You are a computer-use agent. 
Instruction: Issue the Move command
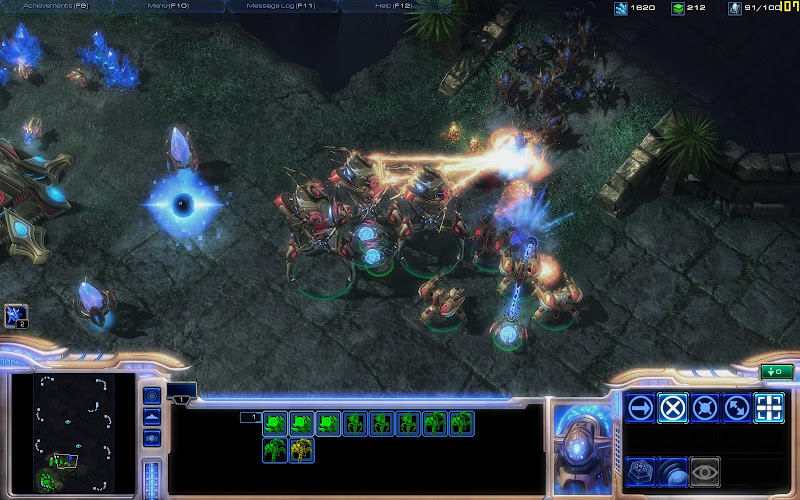[x=641, y=408]
